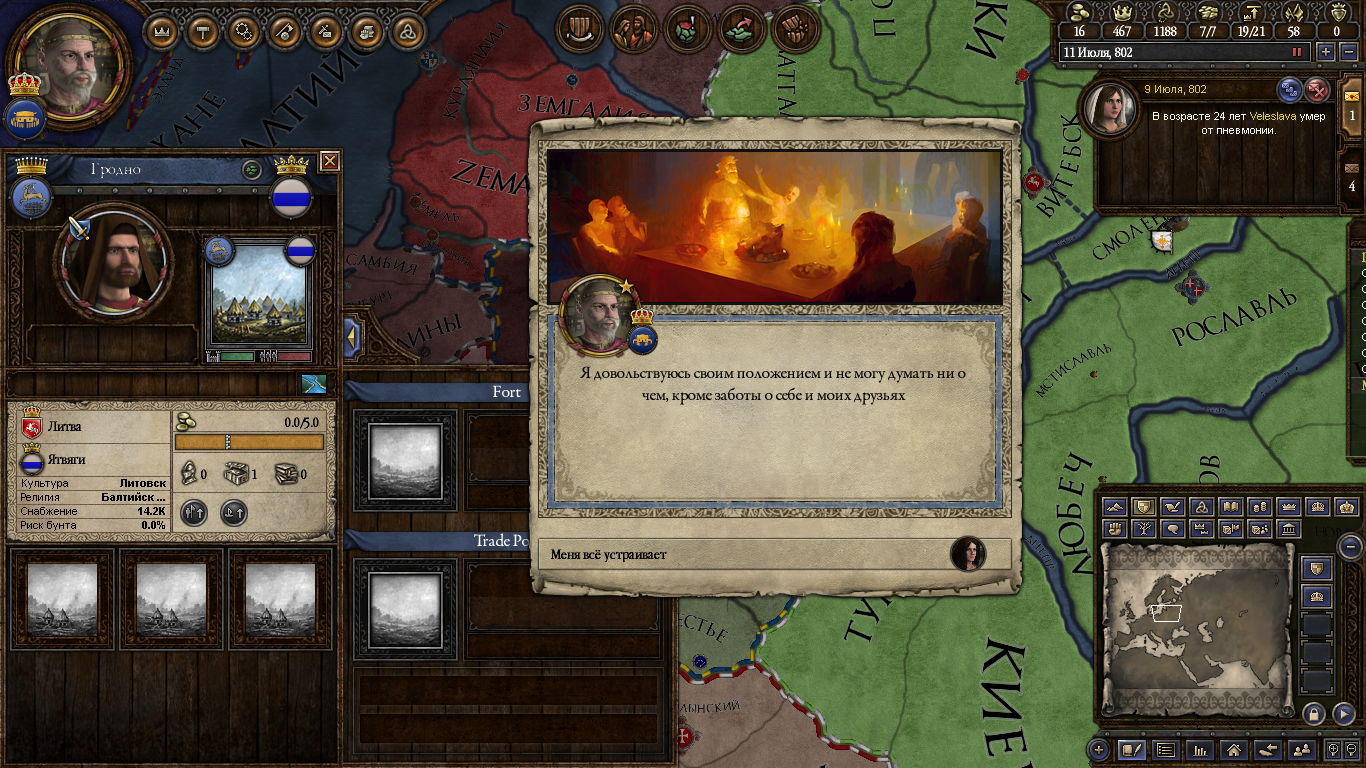Switch to the religion map mode
This screenshot has height=768, width=1366.
click(1202, 508)
